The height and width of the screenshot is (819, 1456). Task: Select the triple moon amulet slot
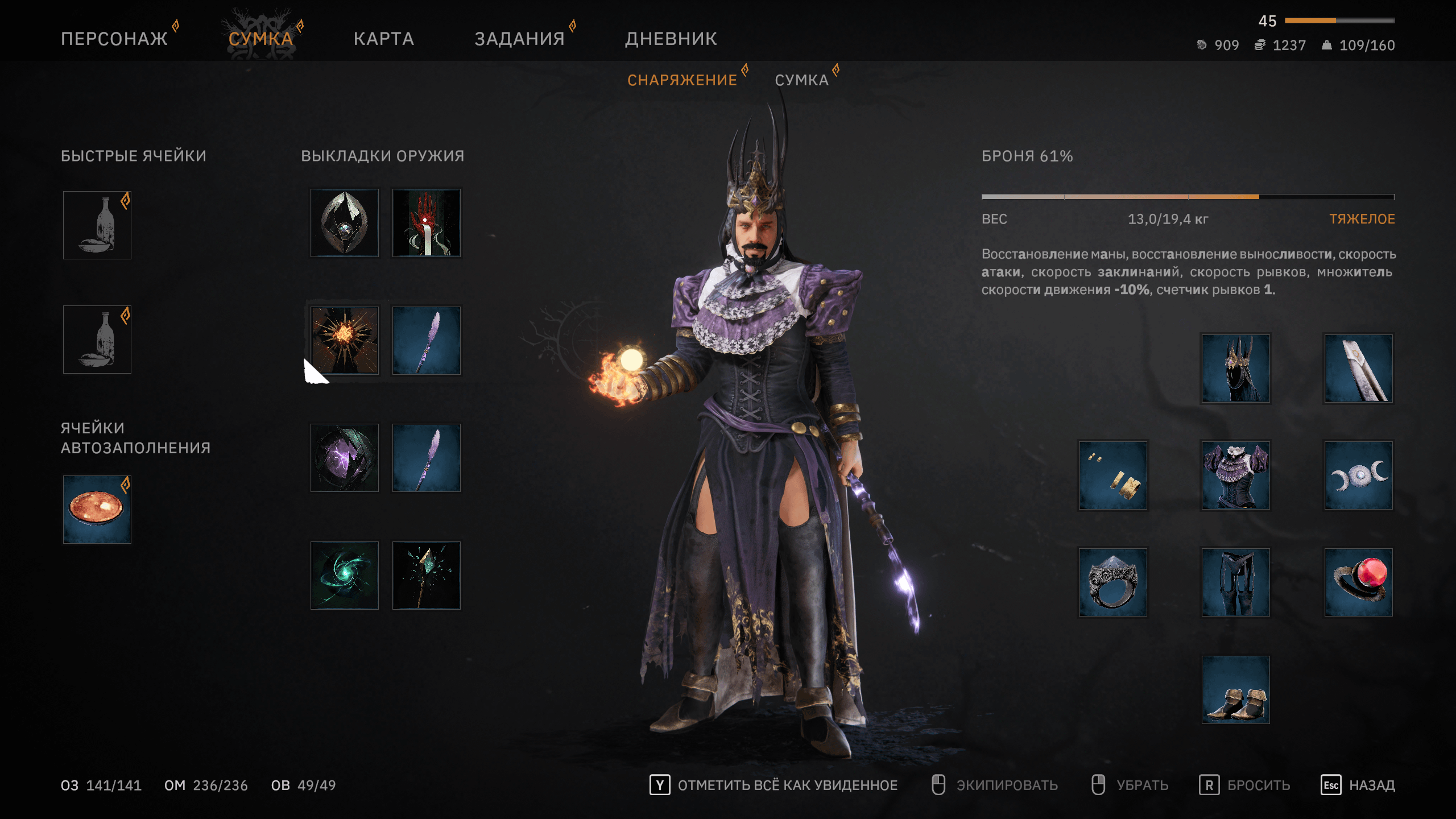pyautogui.click(x=1358, y=475)
